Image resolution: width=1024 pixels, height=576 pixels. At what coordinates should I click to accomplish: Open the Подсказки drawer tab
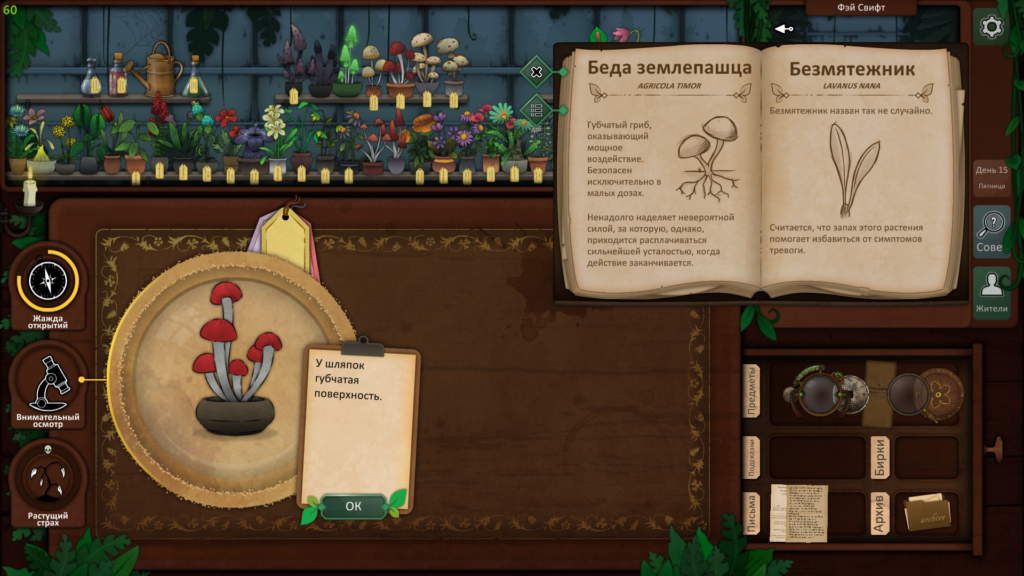click(x=752, y=456)
